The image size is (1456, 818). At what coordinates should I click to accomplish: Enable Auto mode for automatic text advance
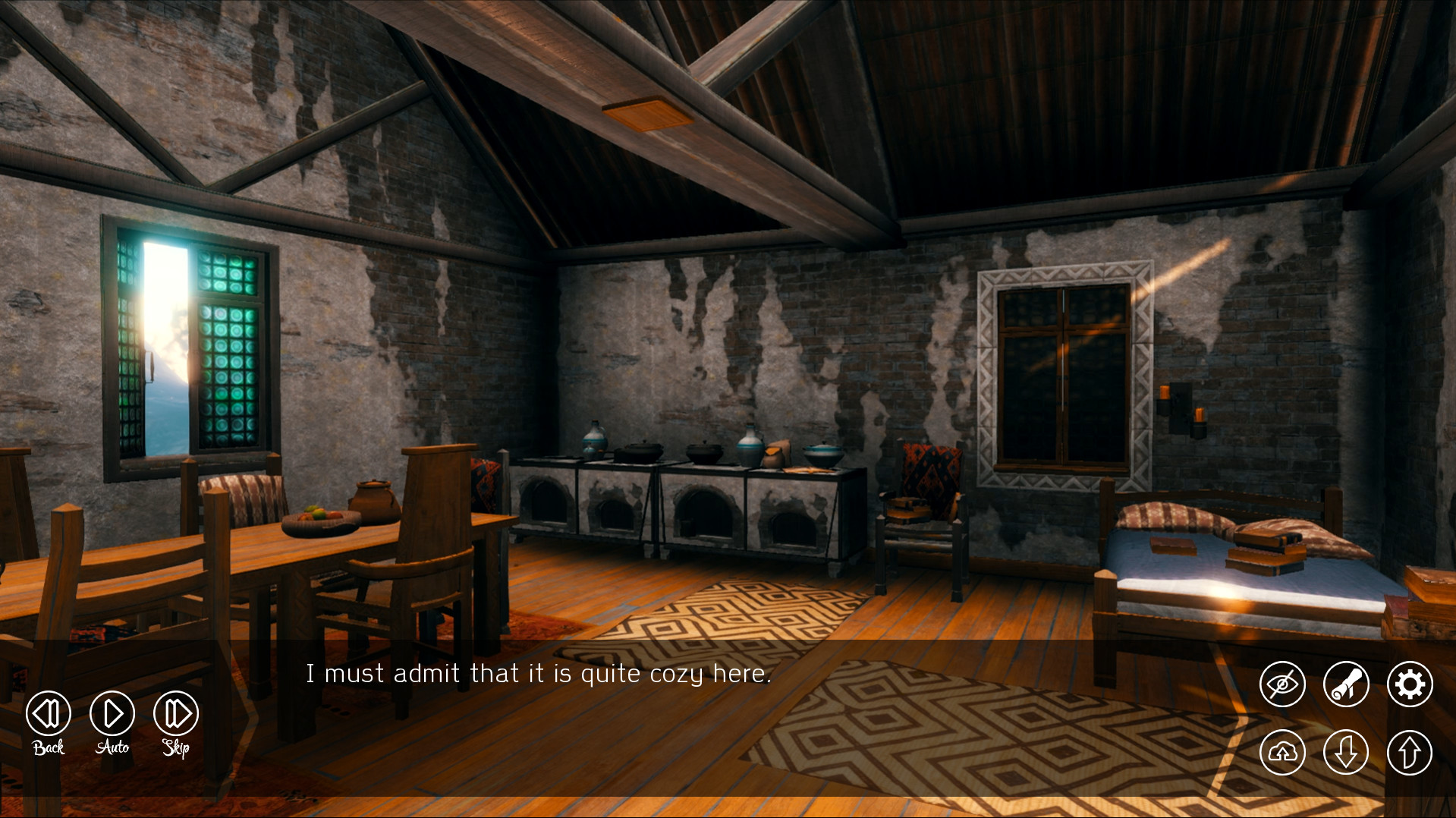(111, 713)
